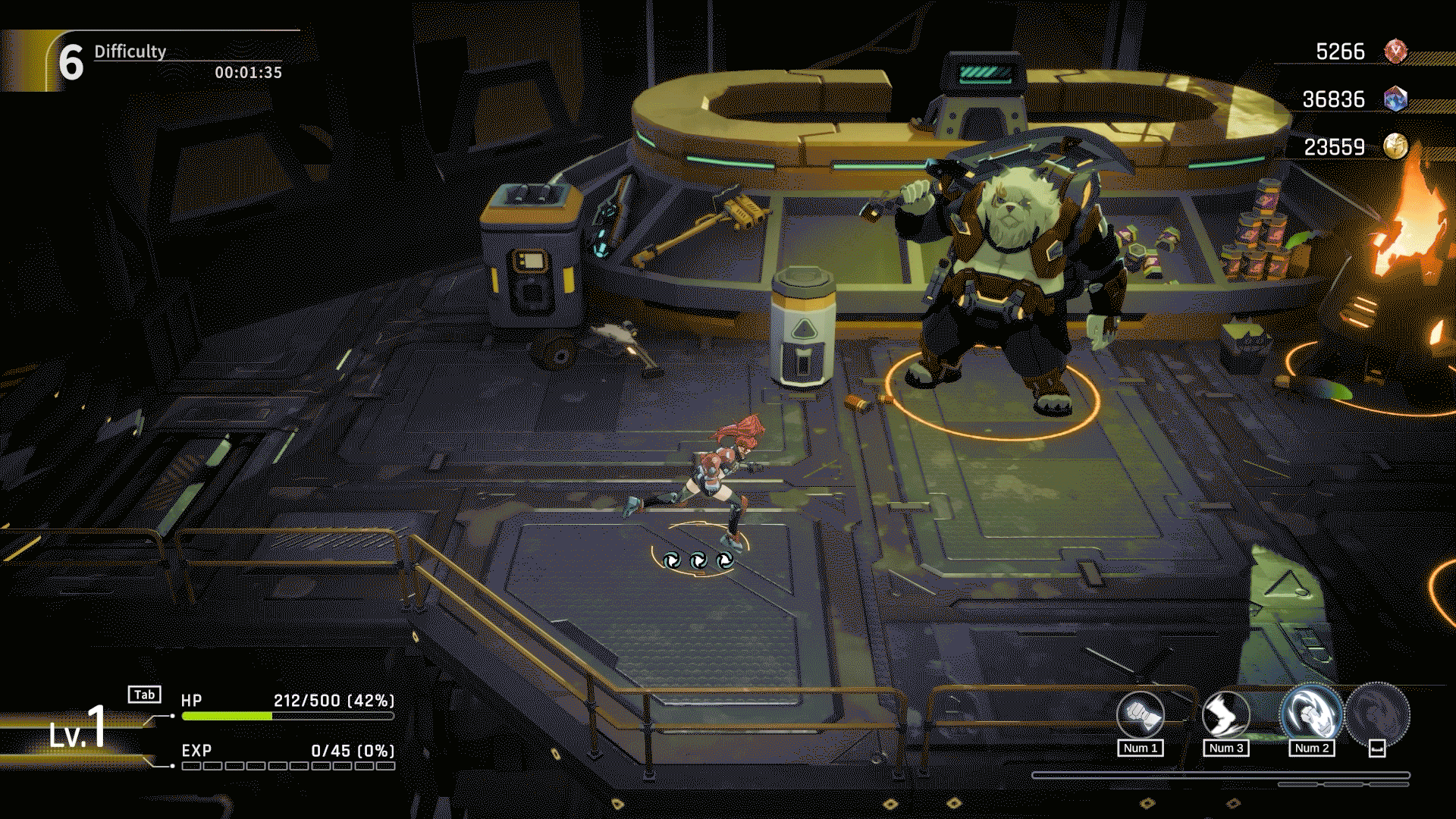Click the red spiked emblem currency icon

point(1395,52)
